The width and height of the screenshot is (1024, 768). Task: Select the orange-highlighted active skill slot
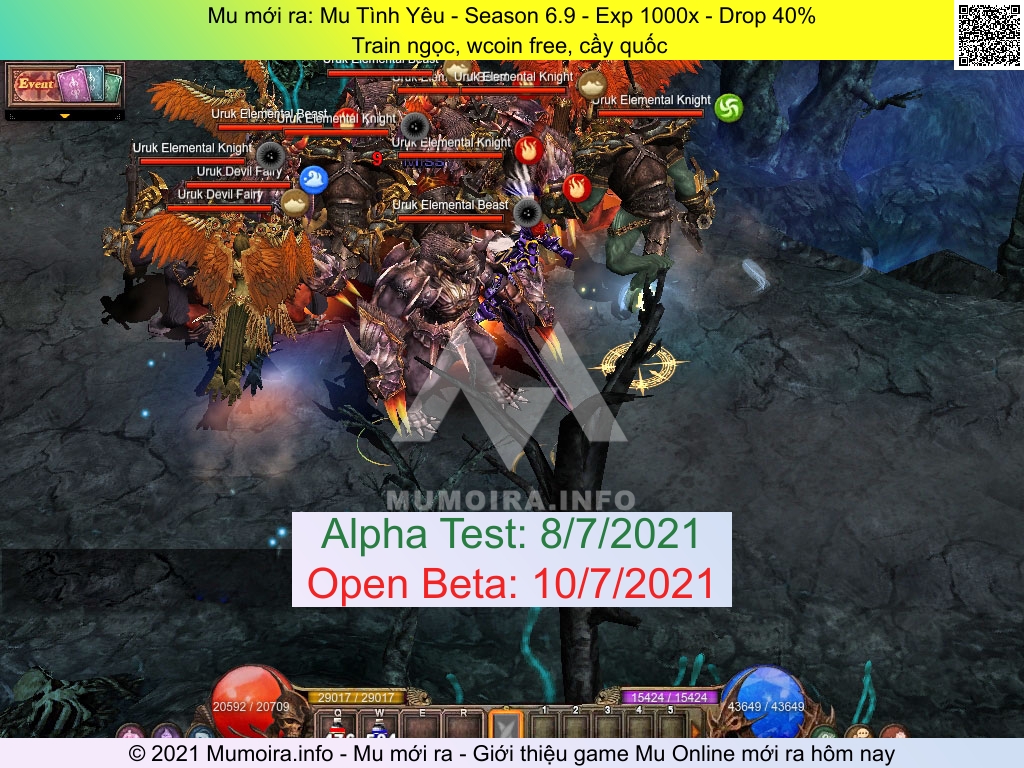506,726
